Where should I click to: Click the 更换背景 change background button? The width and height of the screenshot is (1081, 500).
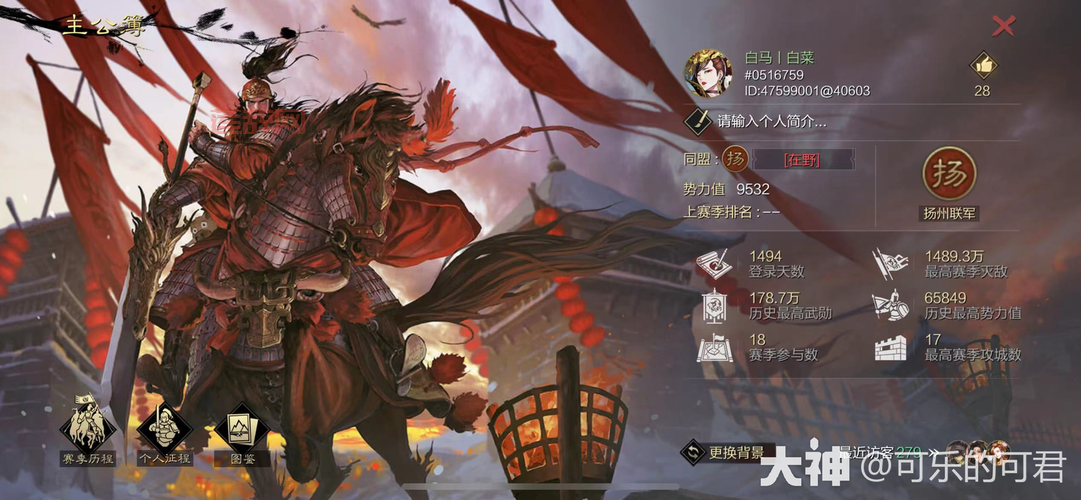tap(726, 452)
